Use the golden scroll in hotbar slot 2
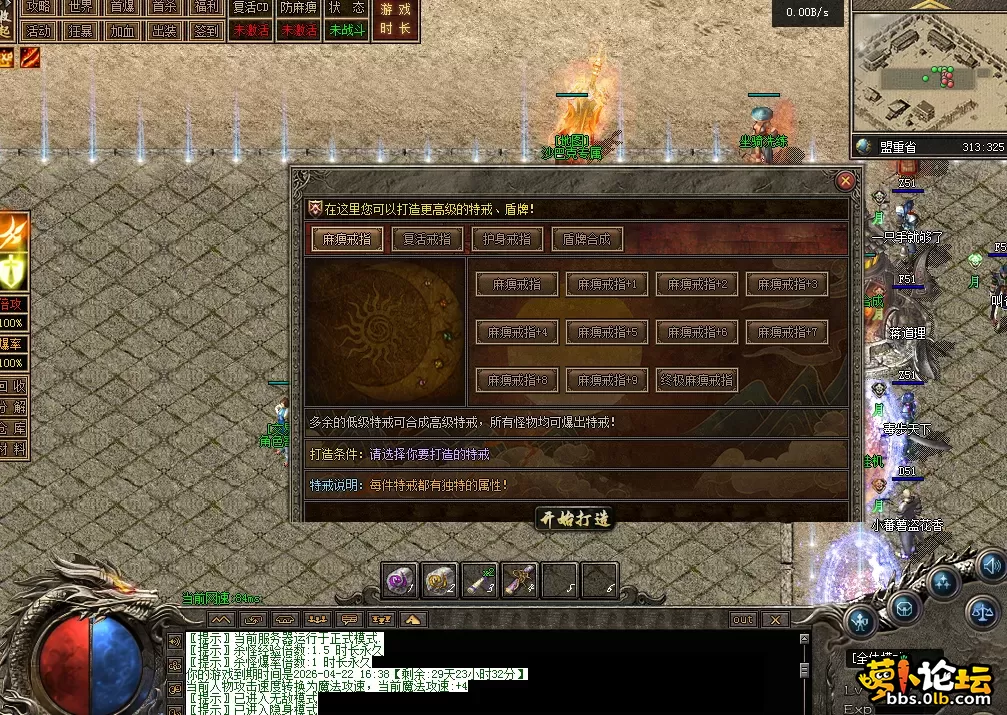 point(440,580)
